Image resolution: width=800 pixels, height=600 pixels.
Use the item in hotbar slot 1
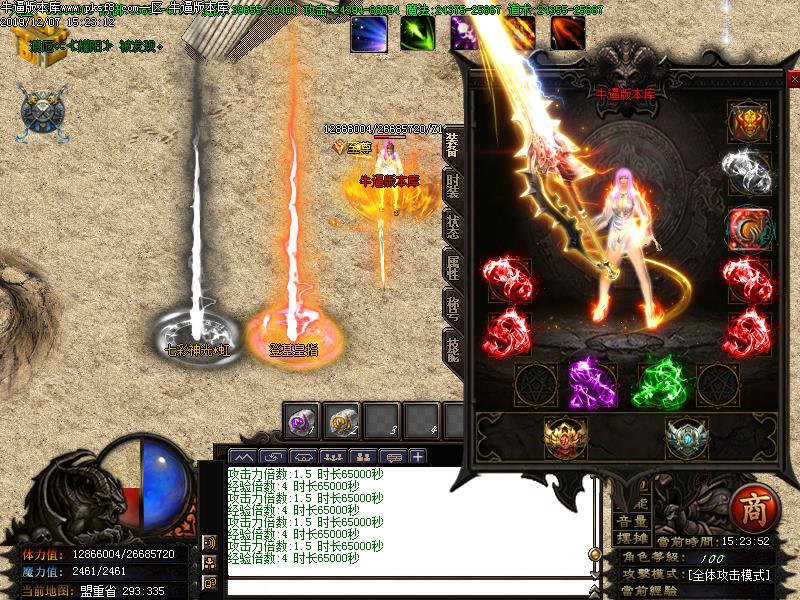(x=301, y=420)
